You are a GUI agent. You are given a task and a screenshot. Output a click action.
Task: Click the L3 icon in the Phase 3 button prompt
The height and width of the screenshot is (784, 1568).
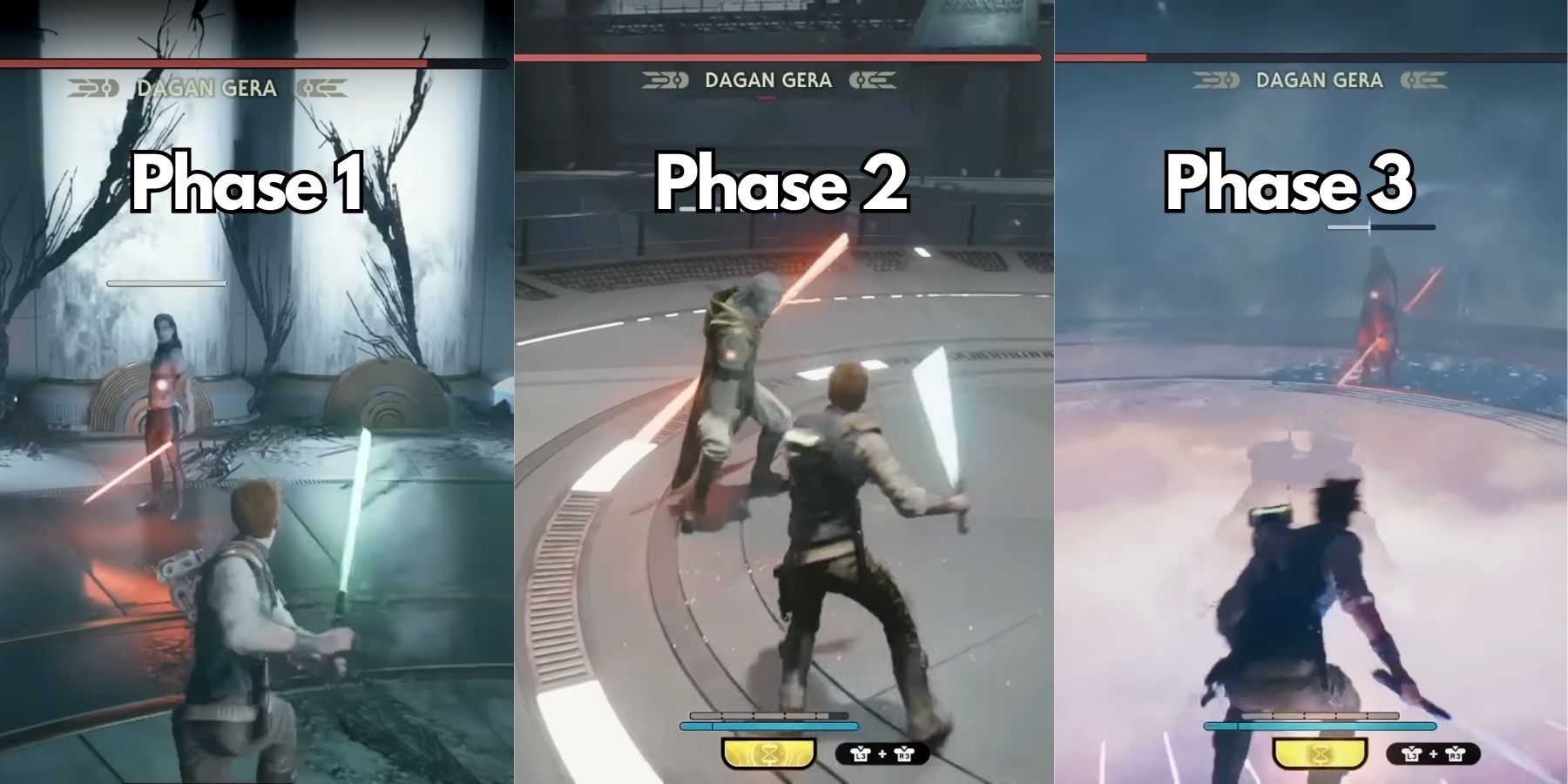tap(1412, 756)
